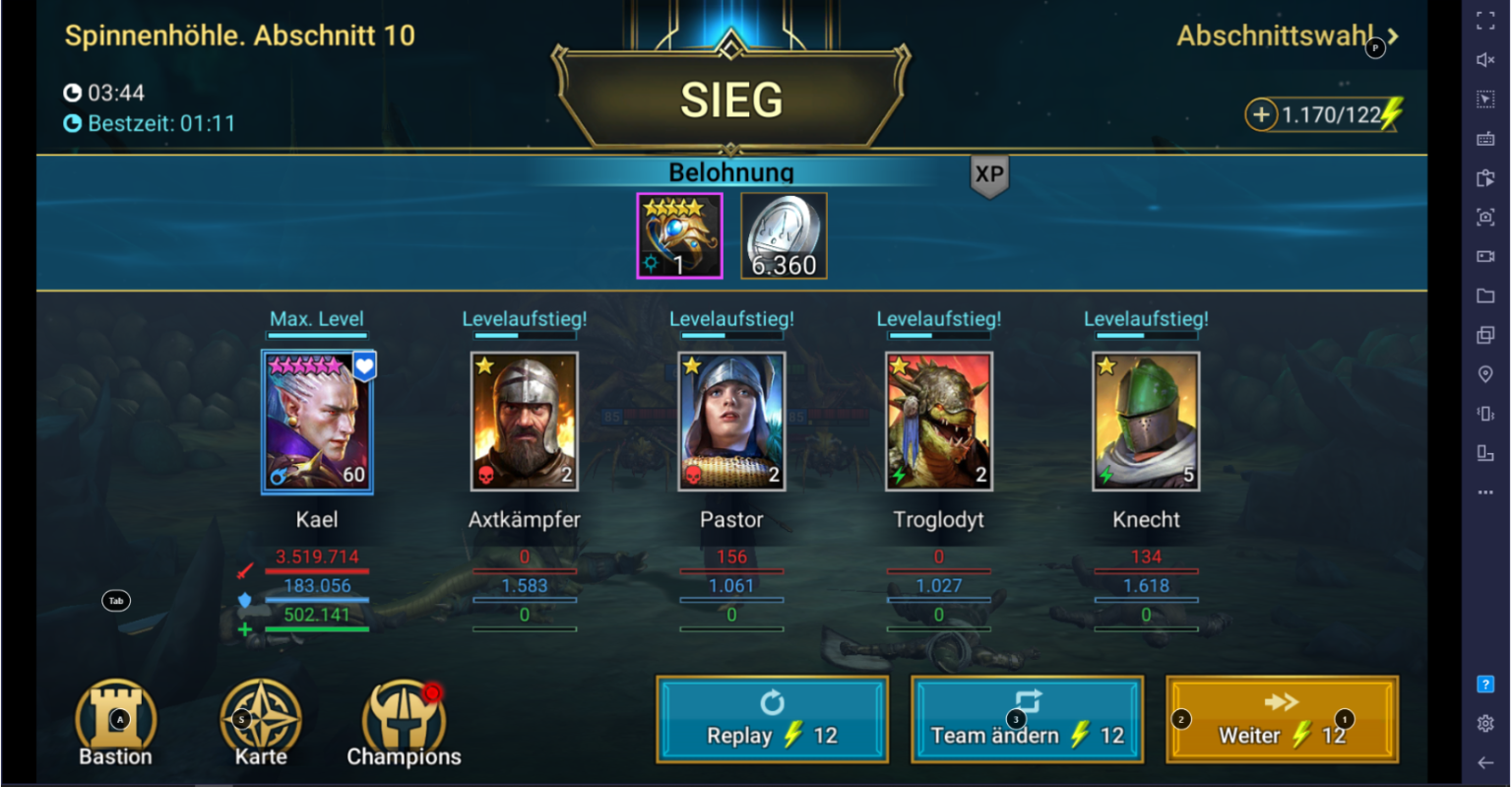Start screen recording from the sidebar
This screenshot has width=1512, height=787.
point(1486,256)
